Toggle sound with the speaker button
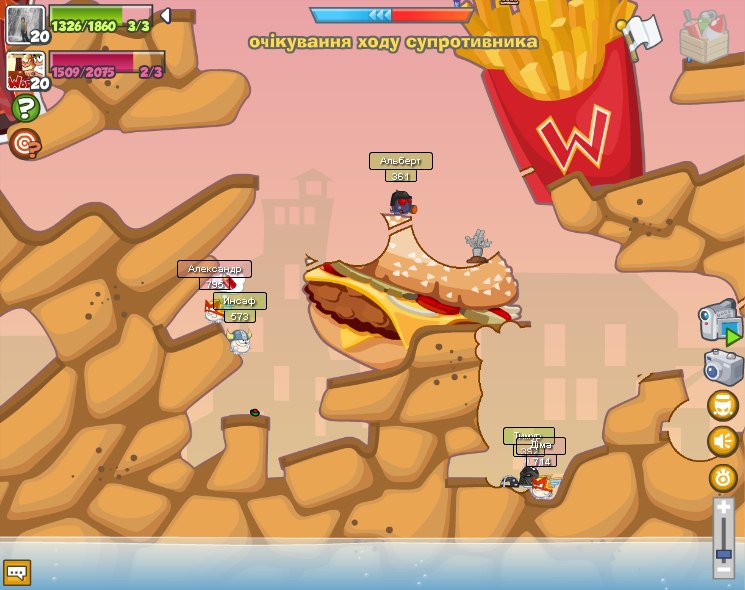Image resolution: width=745 pixels, height=590 pixels. pos(723,441)
